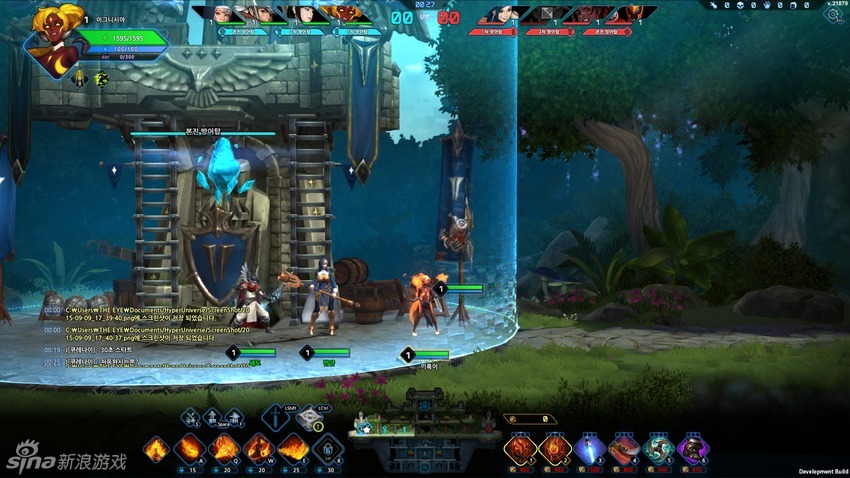Click the green buff icon under the portrait

point(101,79)
